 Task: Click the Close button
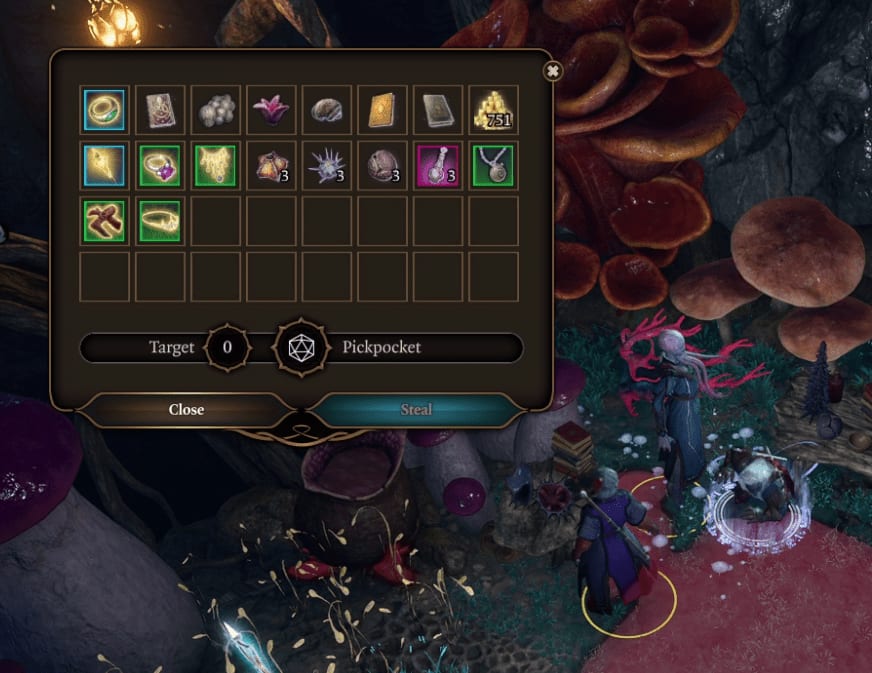click(186, 409)
